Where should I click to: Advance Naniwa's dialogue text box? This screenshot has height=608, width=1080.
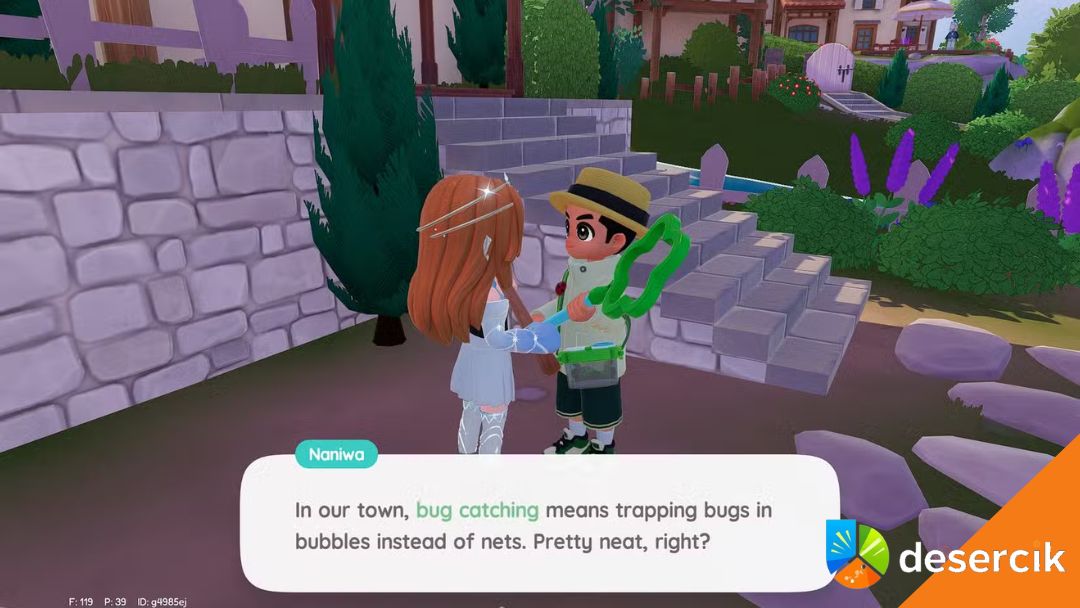pyautogui.click(x=538, y=524)
